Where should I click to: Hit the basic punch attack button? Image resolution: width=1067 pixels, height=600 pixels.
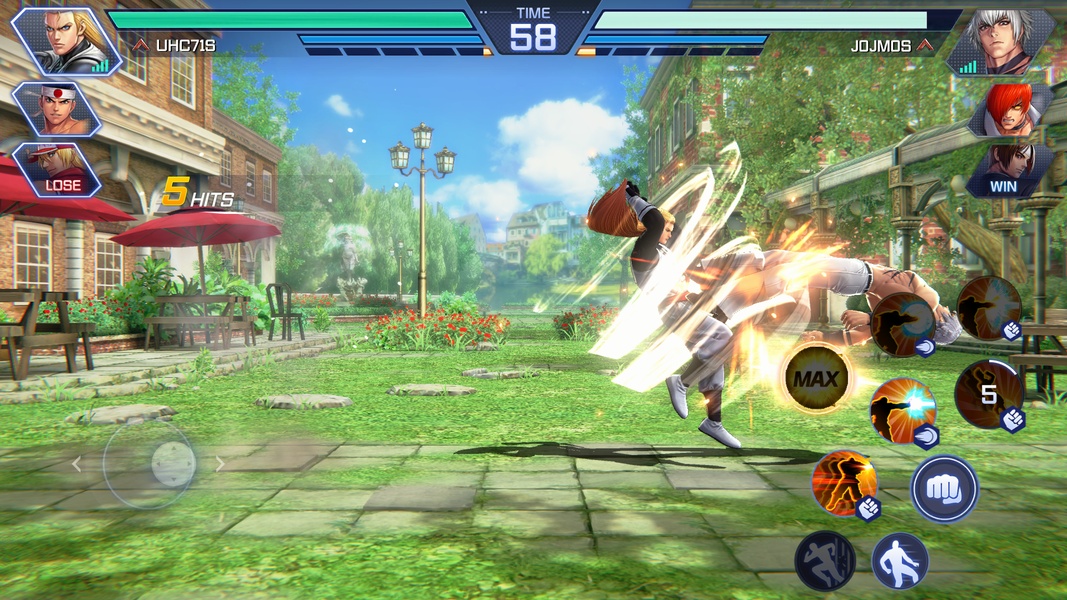coord(944,489)
